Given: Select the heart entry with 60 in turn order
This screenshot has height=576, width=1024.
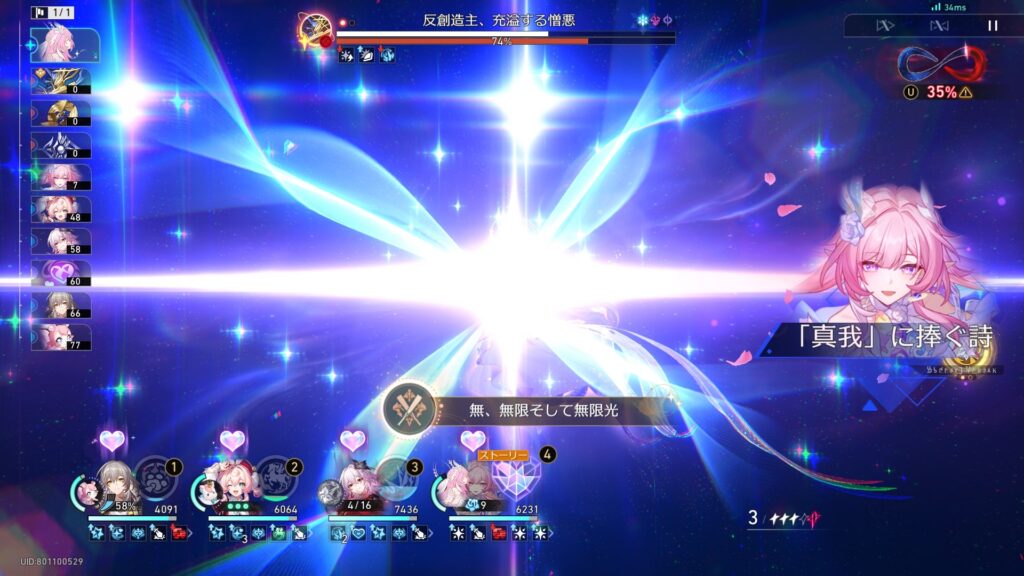Looking at the screenshot, I should click(62, 273).
